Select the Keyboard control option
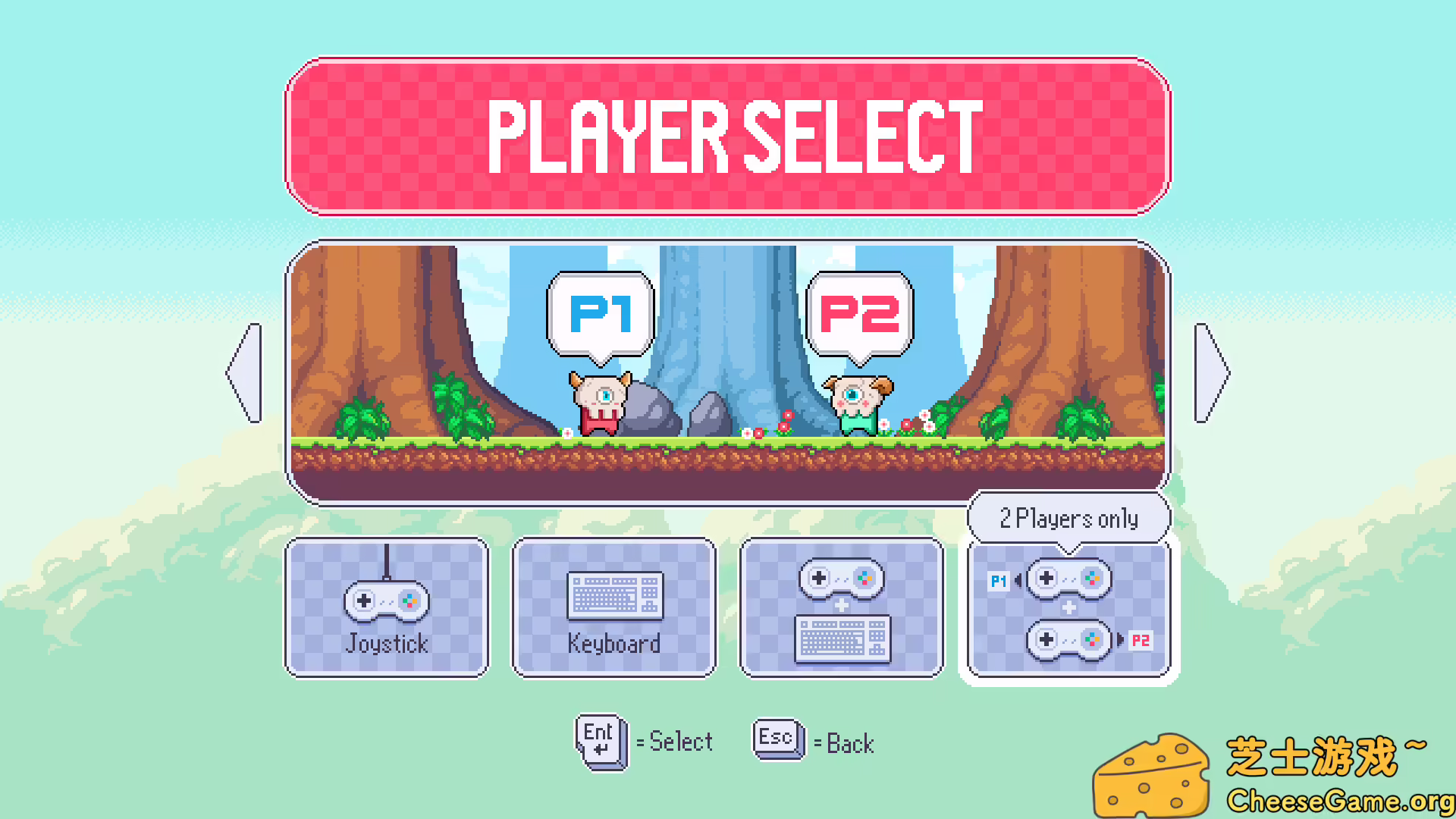Screen dimensions: 1456x819 [614, 607]
